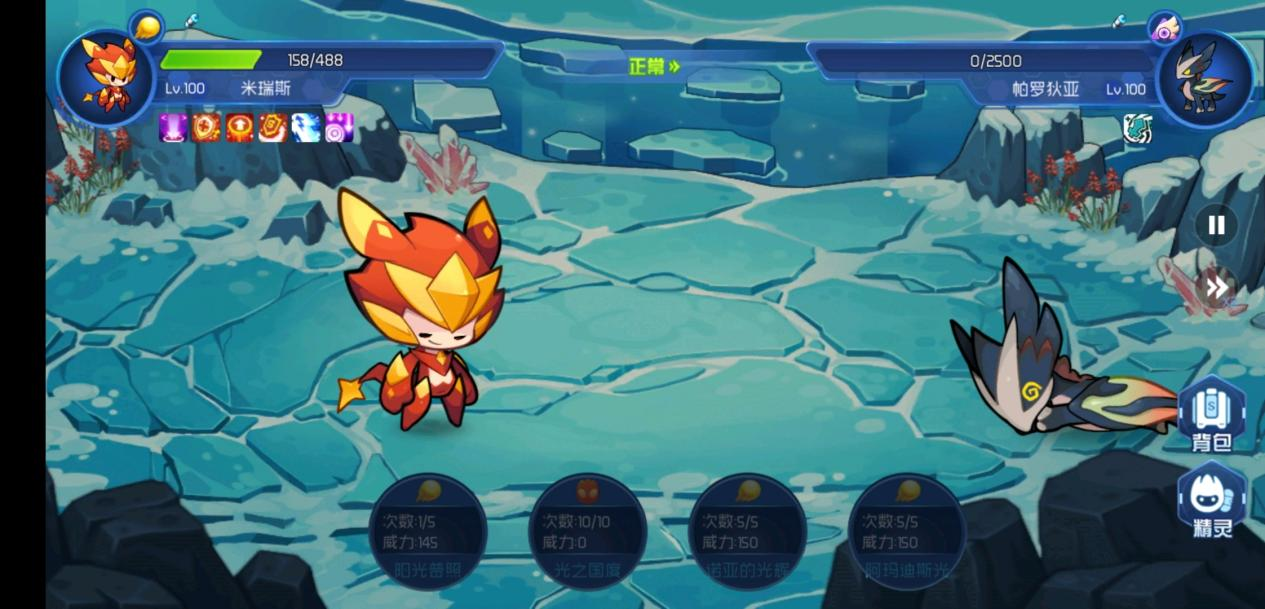
Task: Select the 光之国度 skill with 10/10 uses
Action: point(587,531)
